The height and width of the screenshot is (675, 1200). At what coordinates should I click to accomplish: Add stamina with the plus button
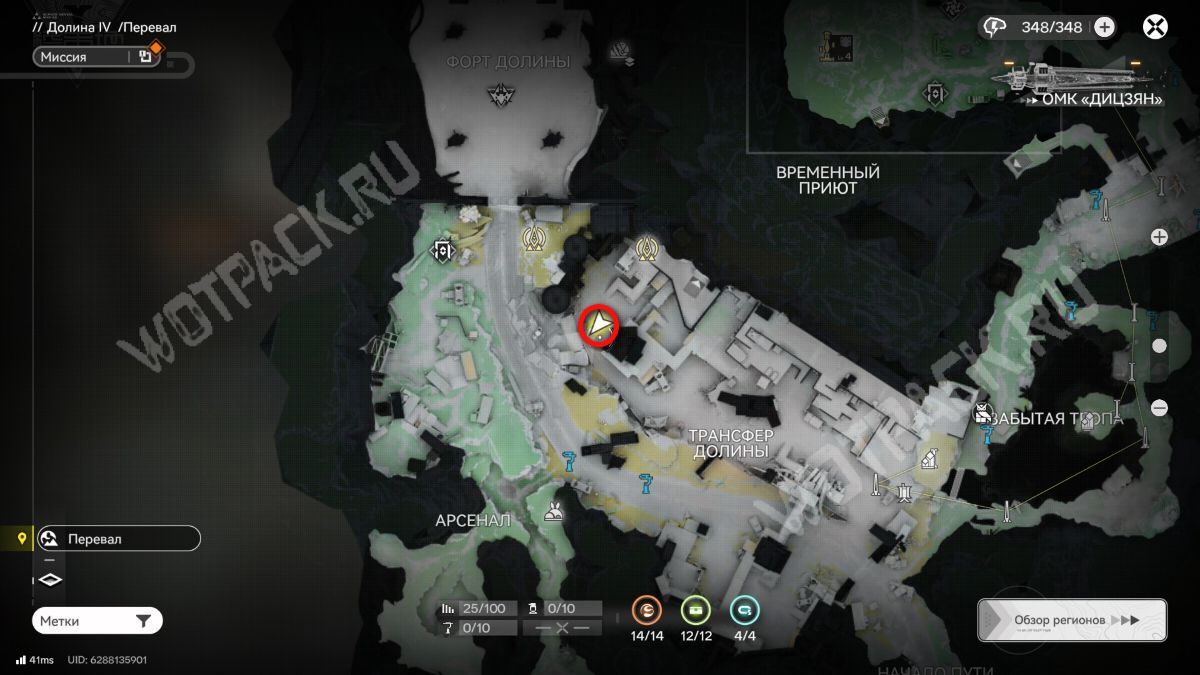[1104, 28]
